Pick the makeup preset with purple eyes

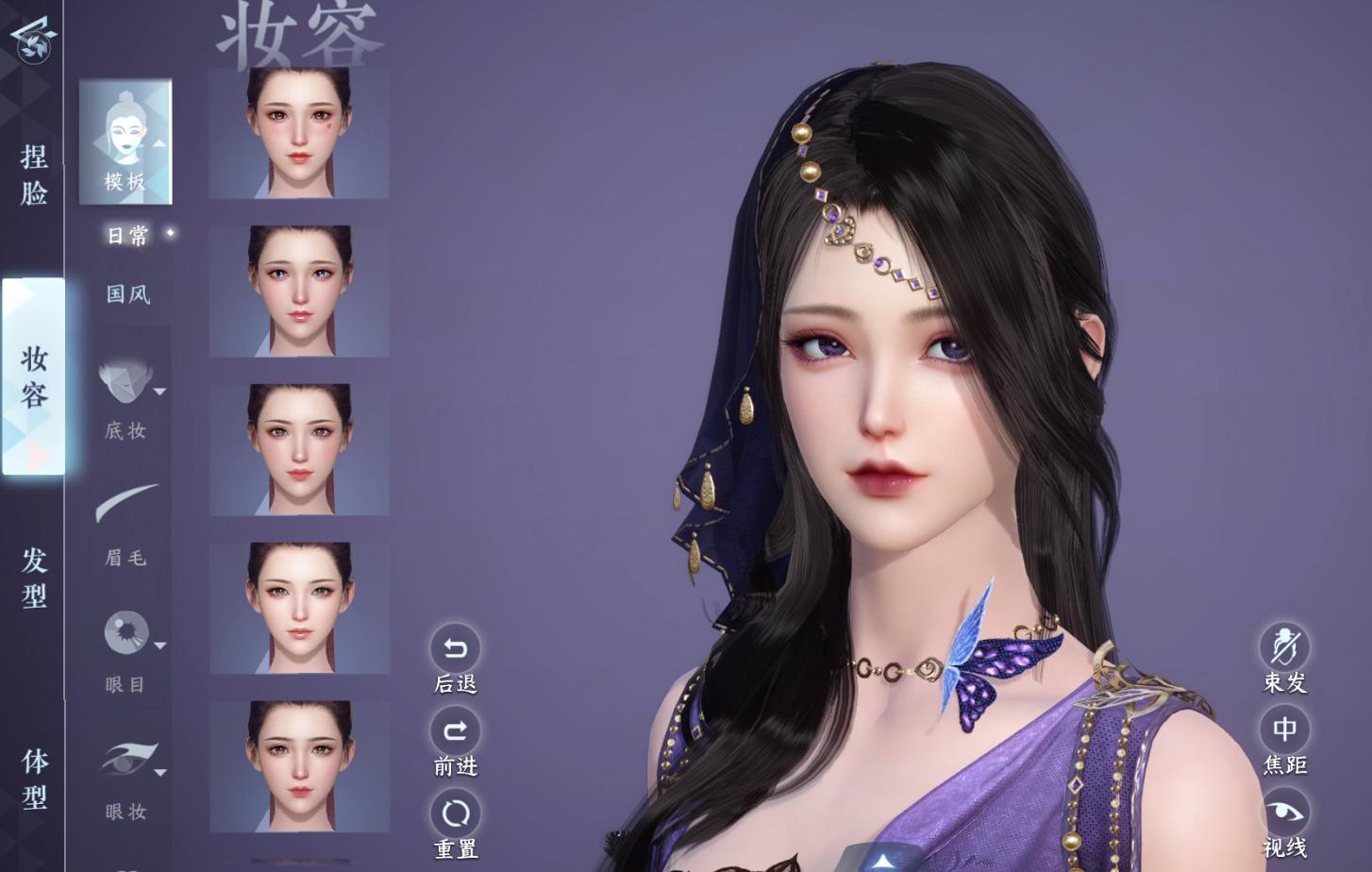pos(299,292)
